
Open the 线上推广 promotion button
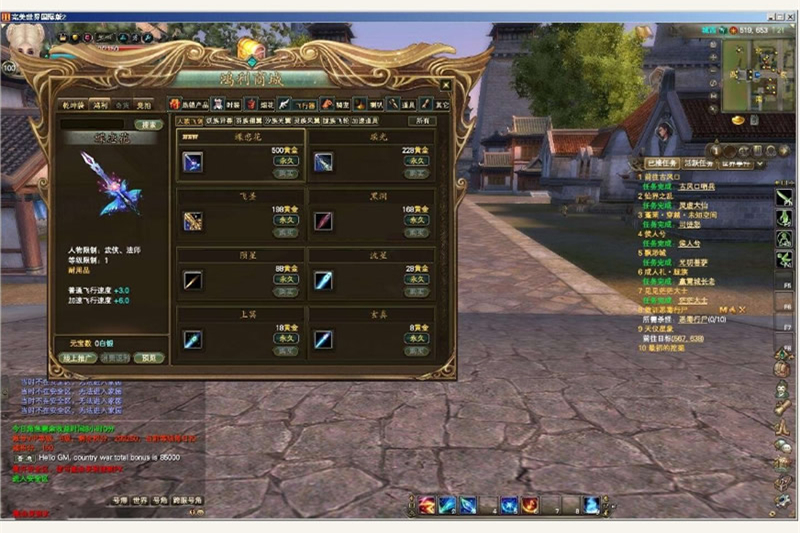(78, 357)
